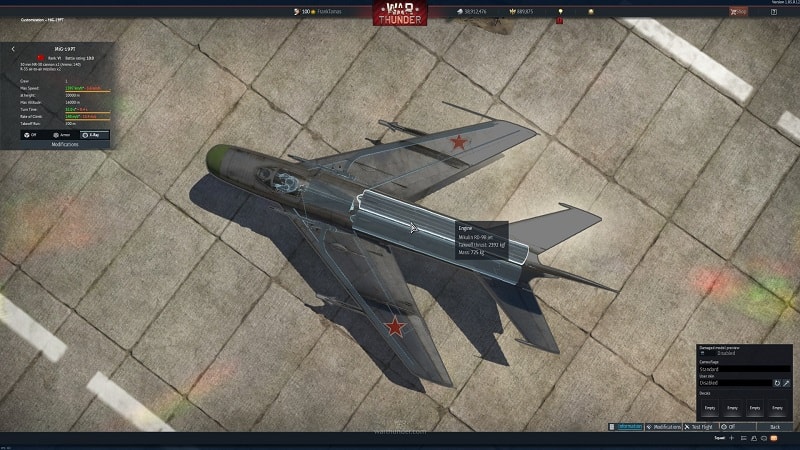Open the User skin dropdown
The image size is (800, 450).
pyautogui.click(x=733, y=382)
